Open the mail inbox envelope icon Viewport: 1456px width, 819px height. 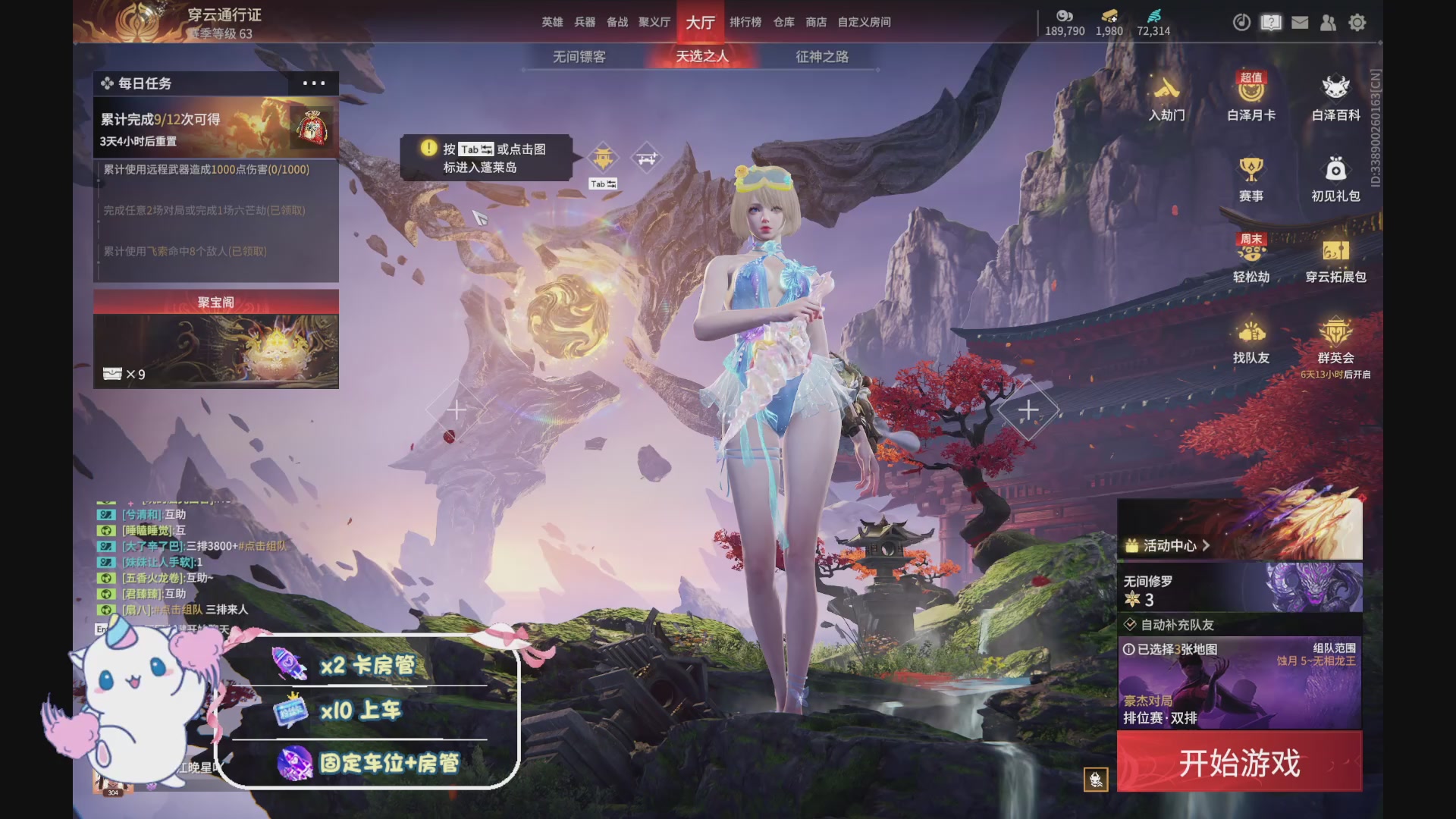[x=1300, y=23]
